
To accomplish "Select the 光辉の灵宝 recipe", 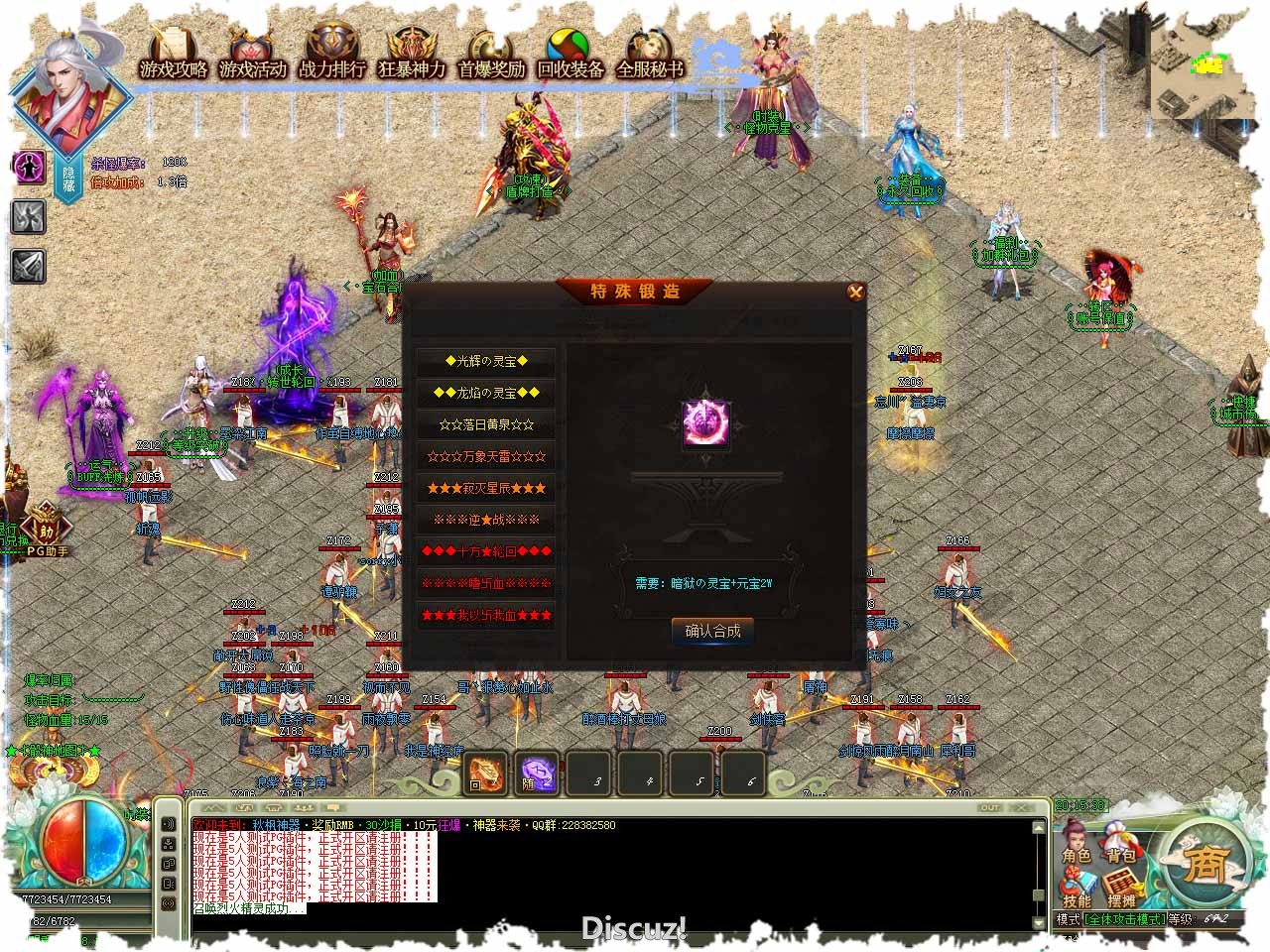I will [485, 362].
